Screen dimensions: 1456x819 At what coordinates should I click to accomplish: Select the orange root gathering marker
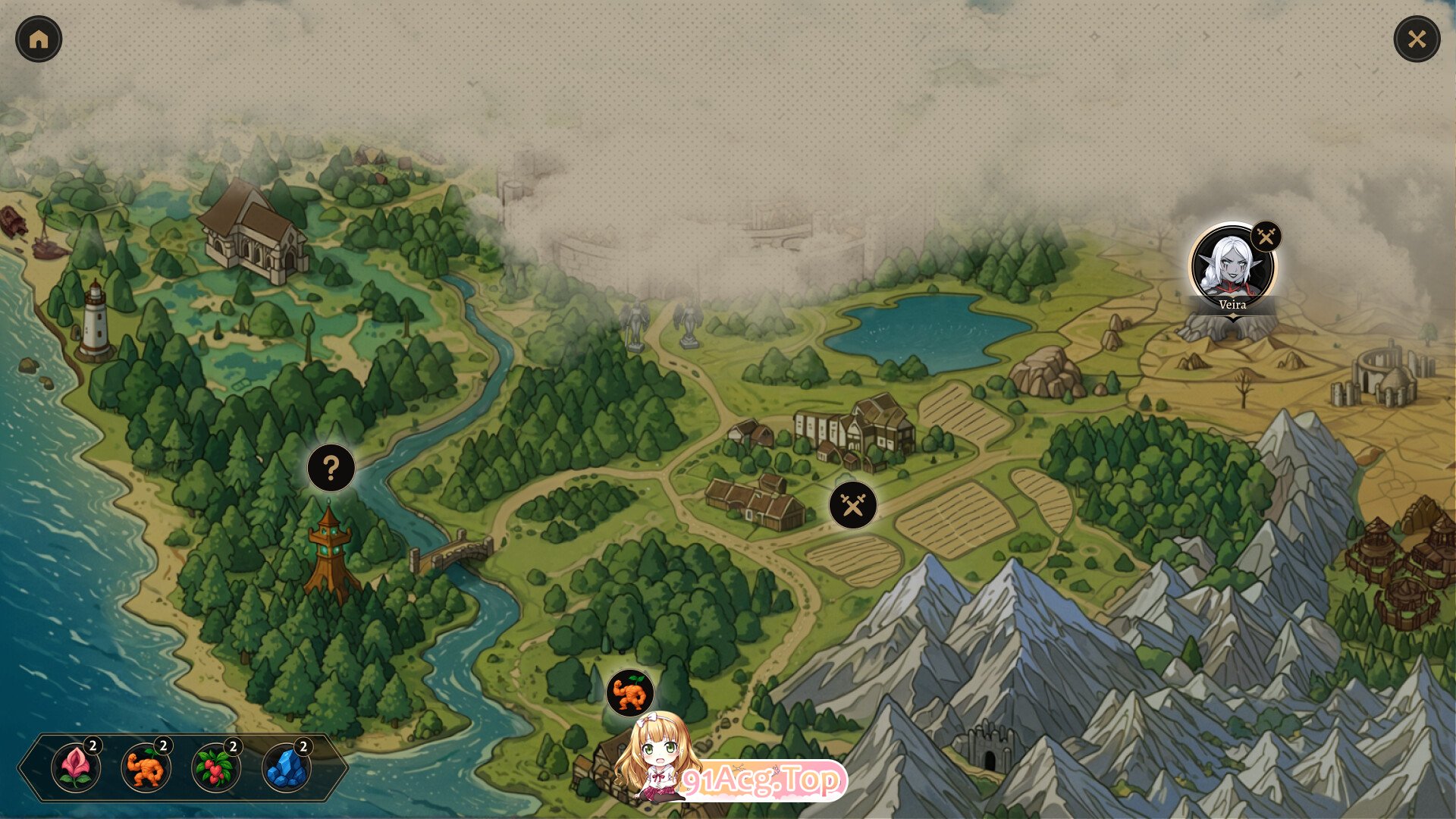(630, 693)
